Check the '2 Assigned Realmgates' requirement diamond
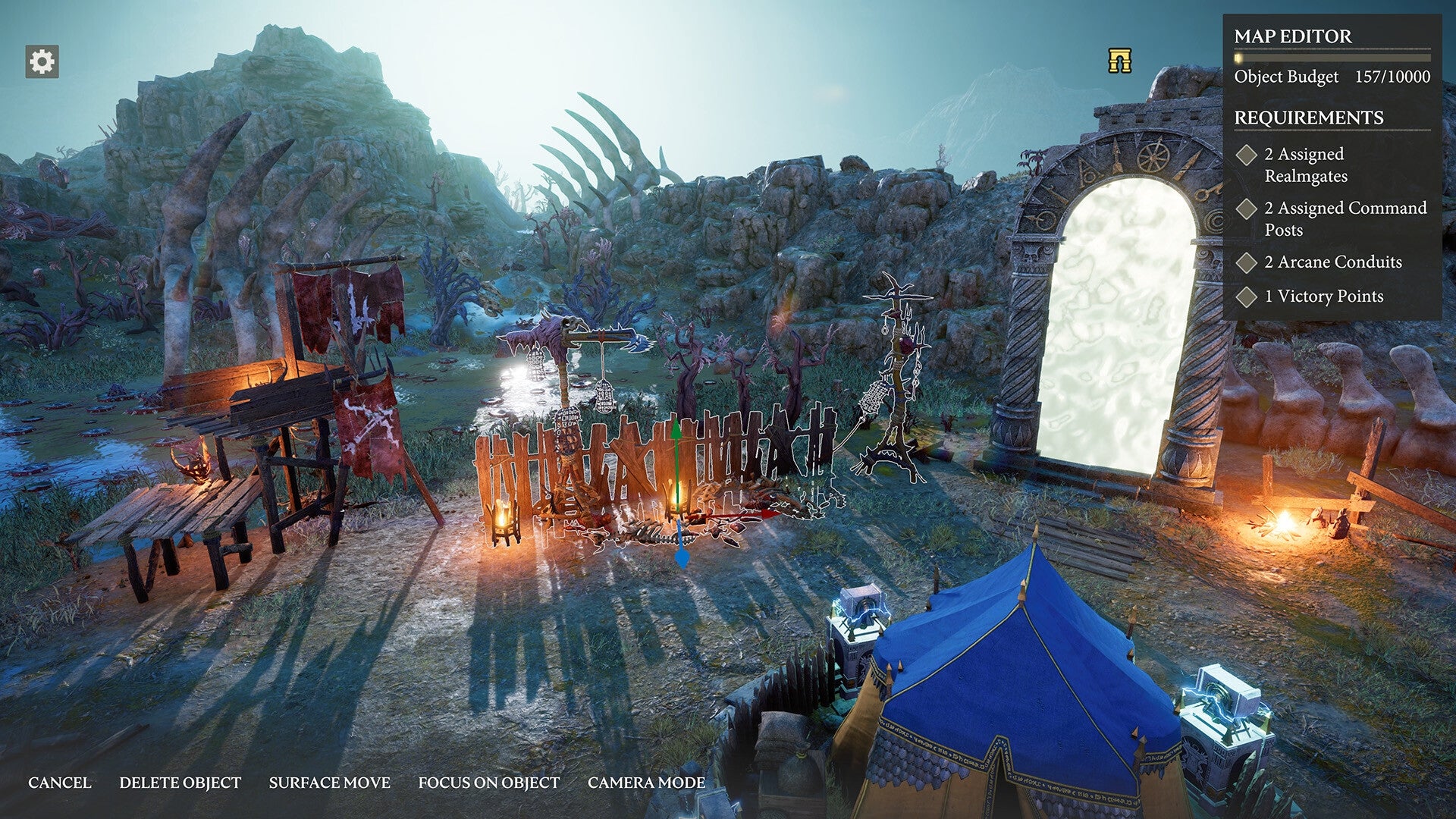Viewport: 1456px width, 819px height. pos(1246,155)
